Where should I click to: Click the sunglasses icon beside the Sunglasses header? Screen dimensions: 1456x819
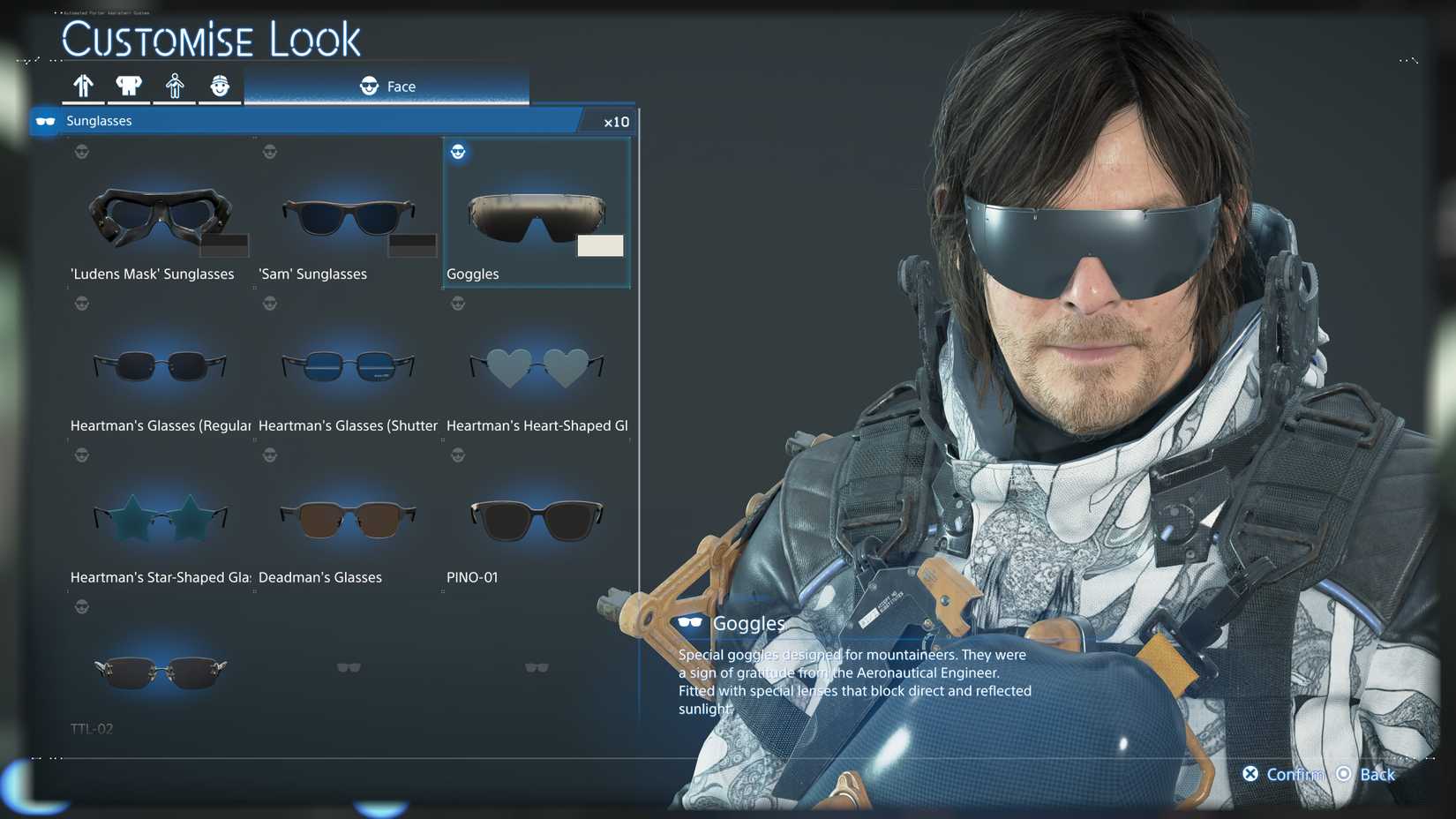(x=45, y=121)
